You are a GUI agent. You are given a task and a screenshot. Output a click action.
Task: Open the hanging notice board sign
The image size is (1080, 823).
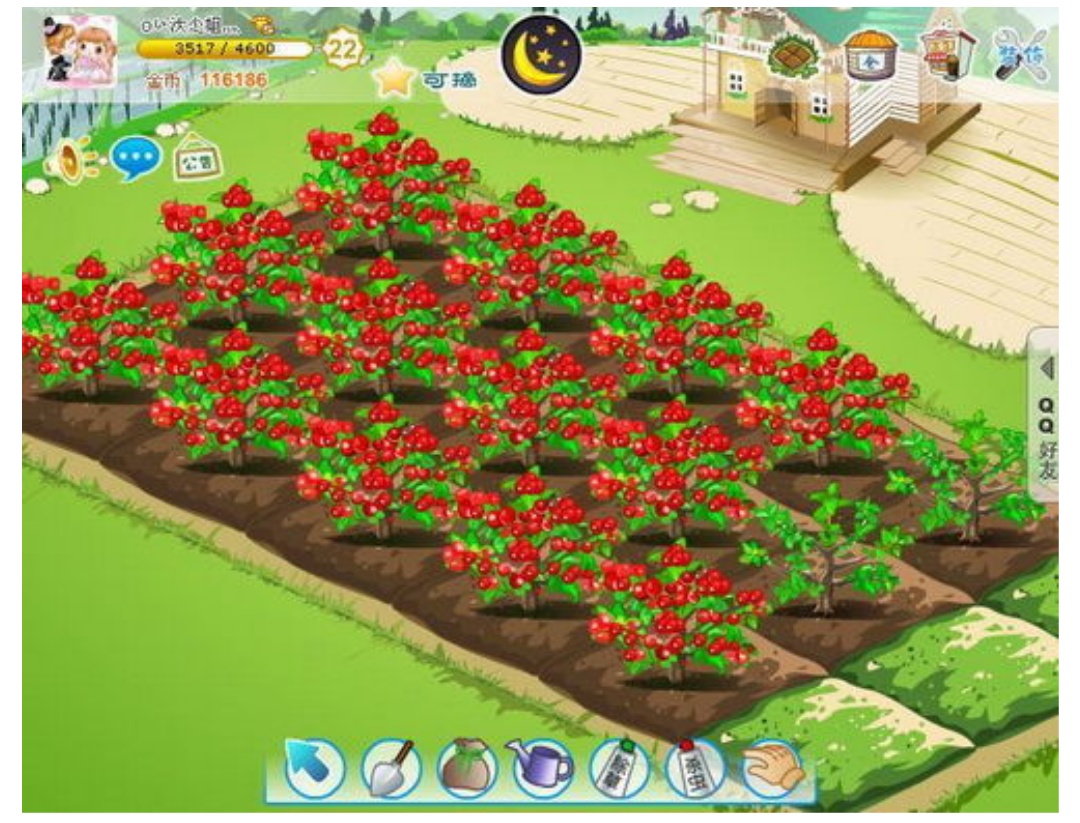click(198, 160)
